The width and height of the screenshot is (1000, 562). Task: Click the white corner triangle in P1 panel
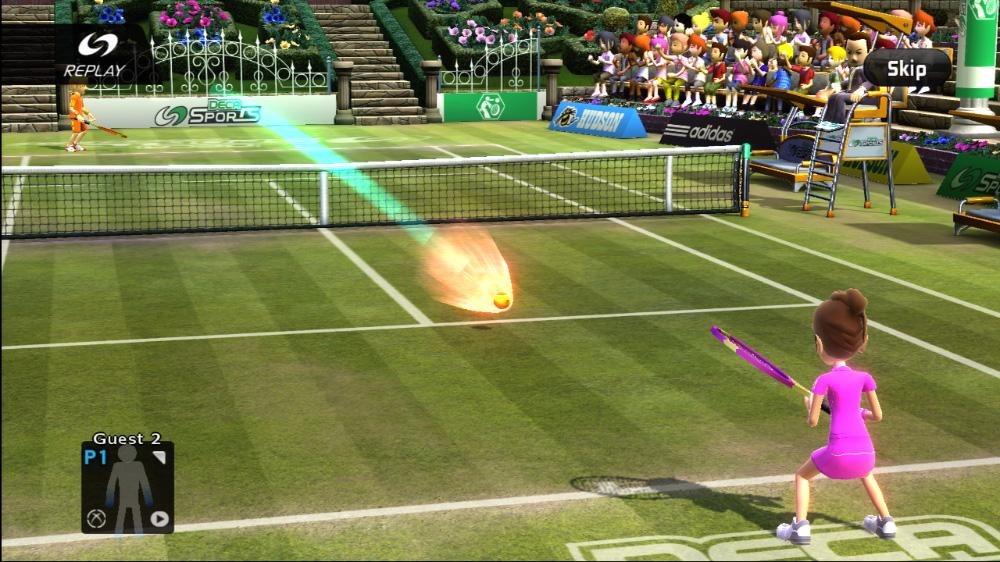click(x=159, y=458)
